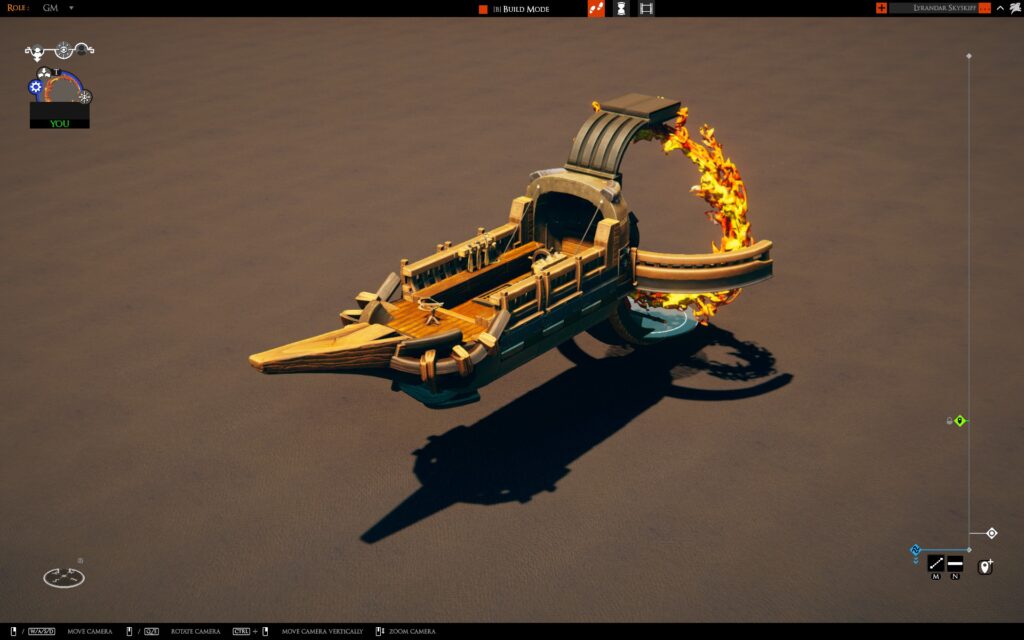Activate the flat horizontal line tool
The image size is (1024, 640).
pyautogui.click(x=955, y=563)
